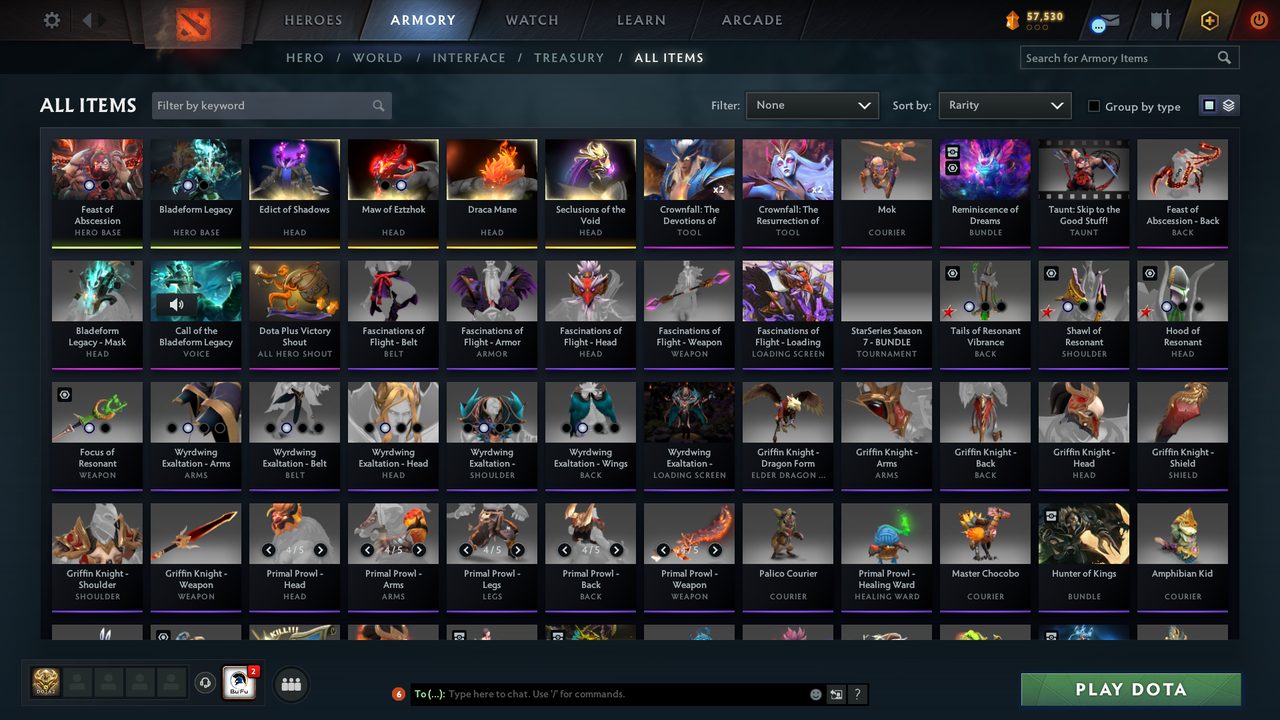Viewport: 1280px width, 720px height.
Task: Click next style arrow on Primal Prowl Head
Action: [x=321, y=549]
